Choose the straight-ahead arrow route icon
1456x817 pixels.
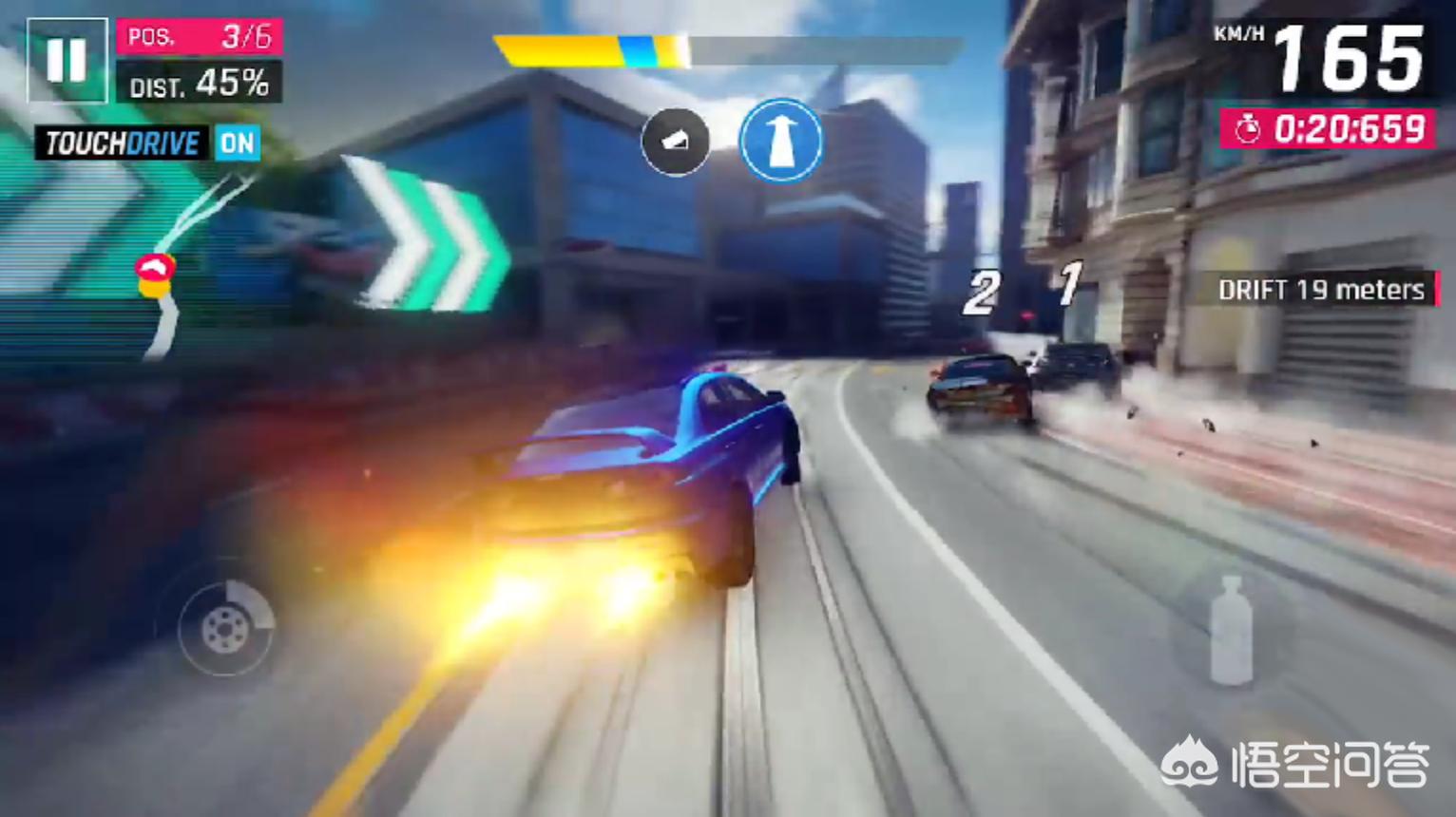click(x=781, y=141)
